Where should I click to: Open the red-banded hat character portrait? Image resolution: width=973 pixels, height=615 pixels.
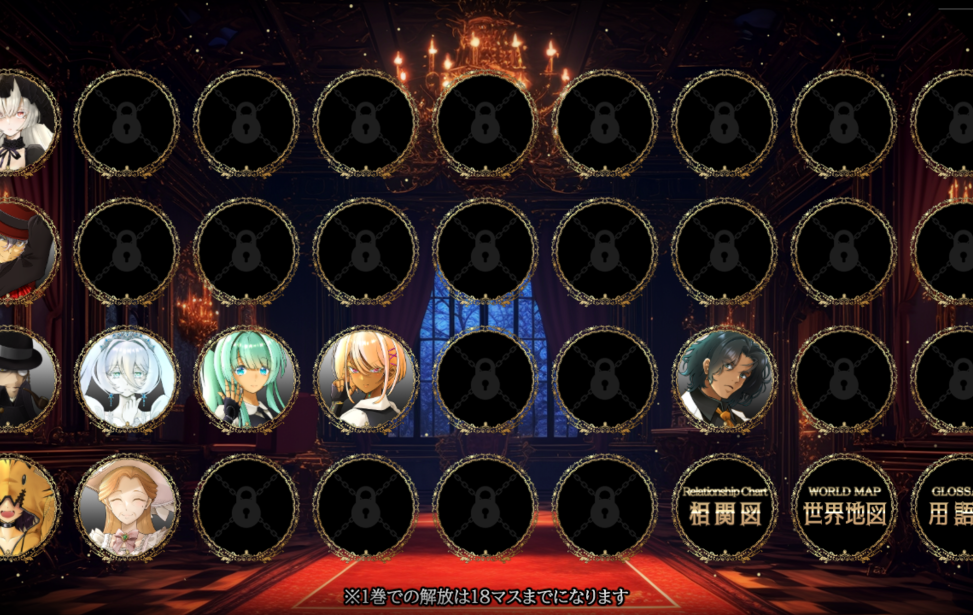[24, 251]
